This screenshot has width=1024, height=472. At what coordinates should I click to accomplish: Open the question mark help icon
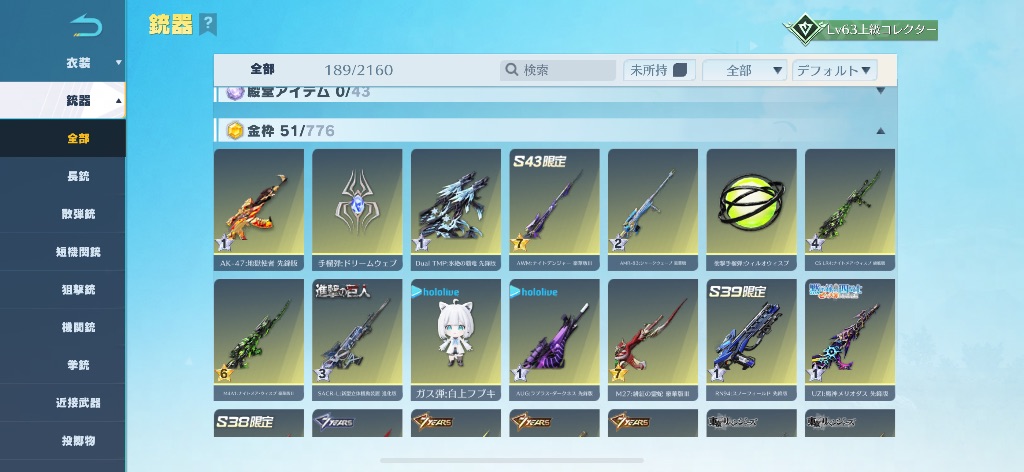(207, 24)
